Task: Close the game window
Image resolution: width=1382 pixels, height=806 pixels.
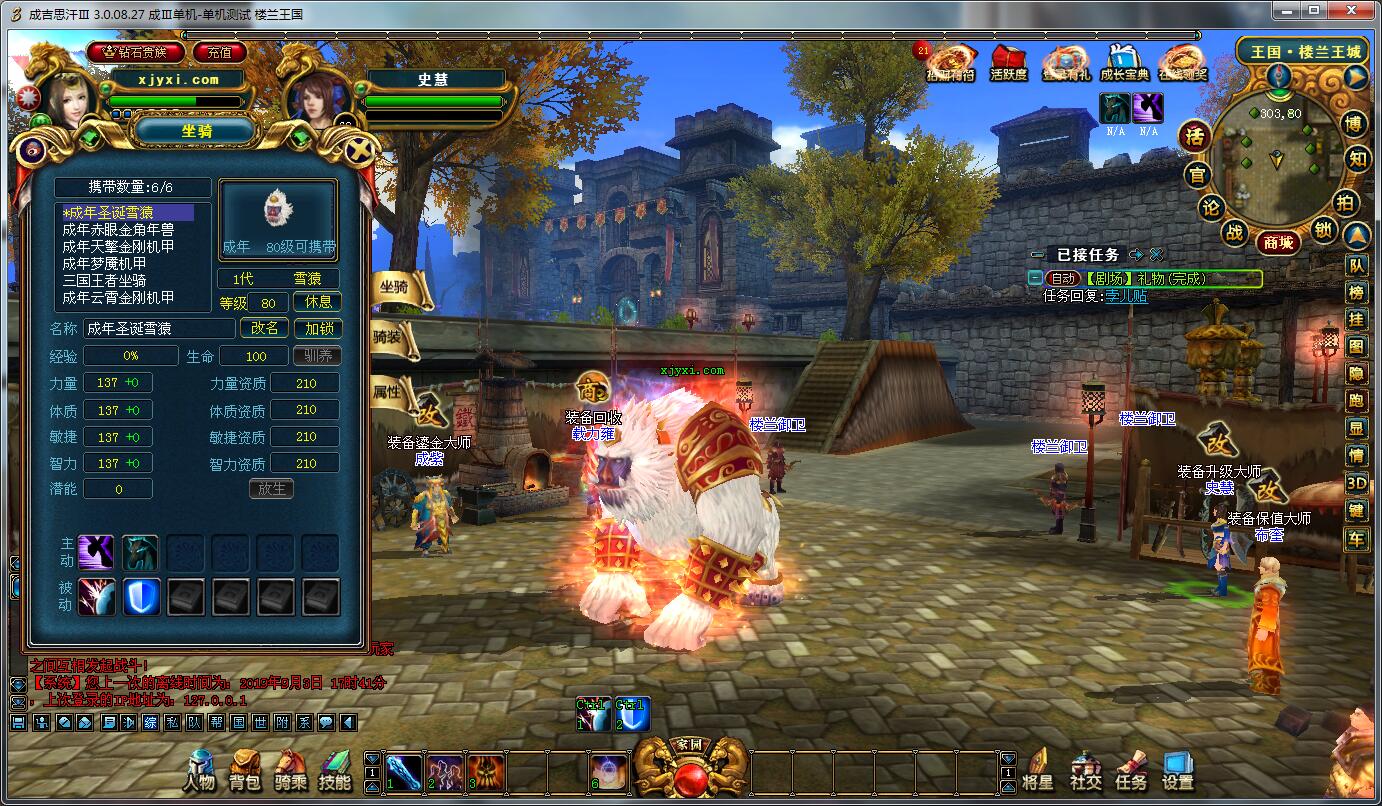Action: tap(1358, 12)
